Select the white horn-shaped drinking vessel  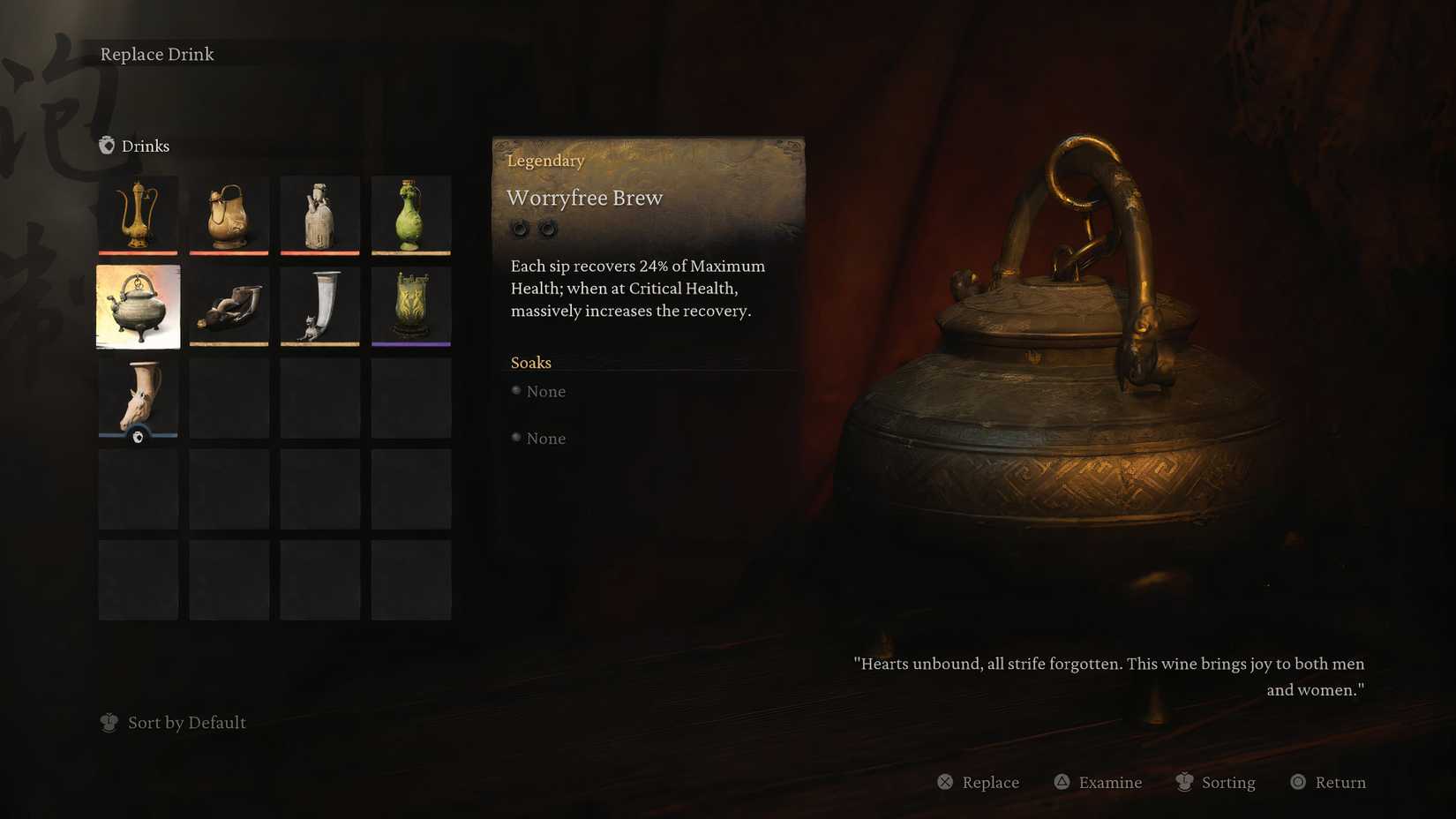[319, 306]
